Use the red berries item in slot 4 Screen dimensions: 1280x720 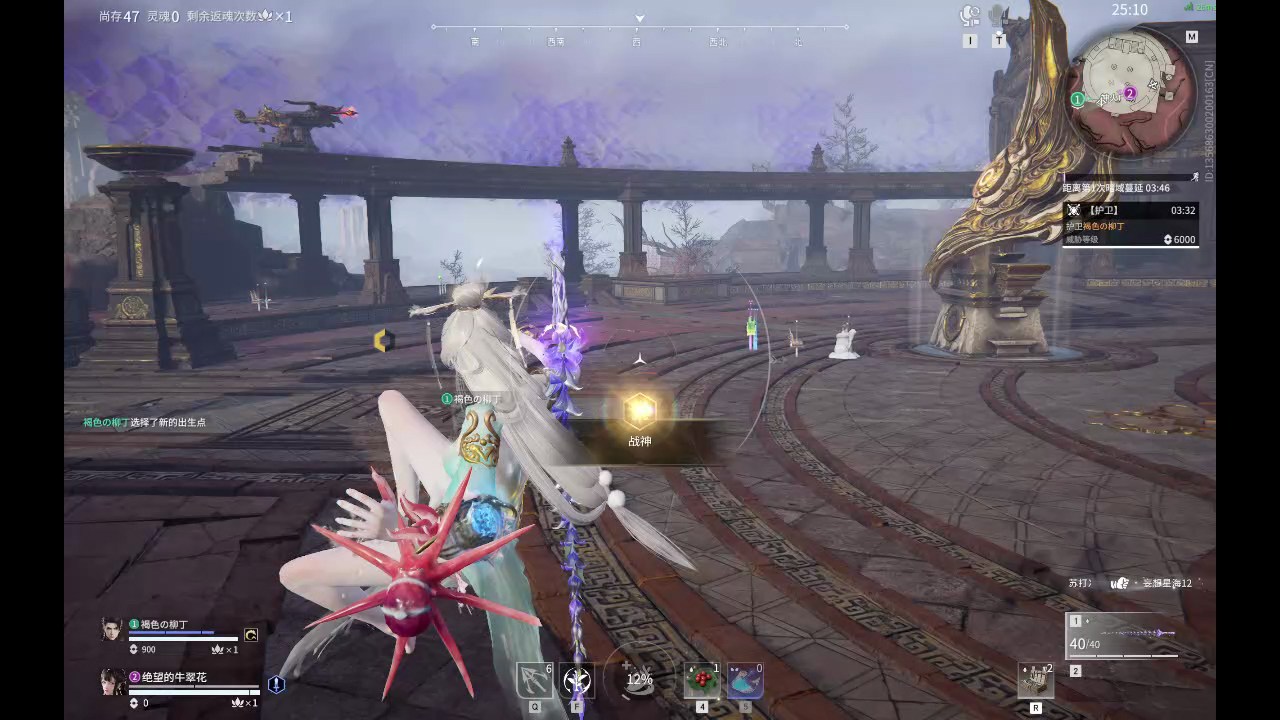701,678
